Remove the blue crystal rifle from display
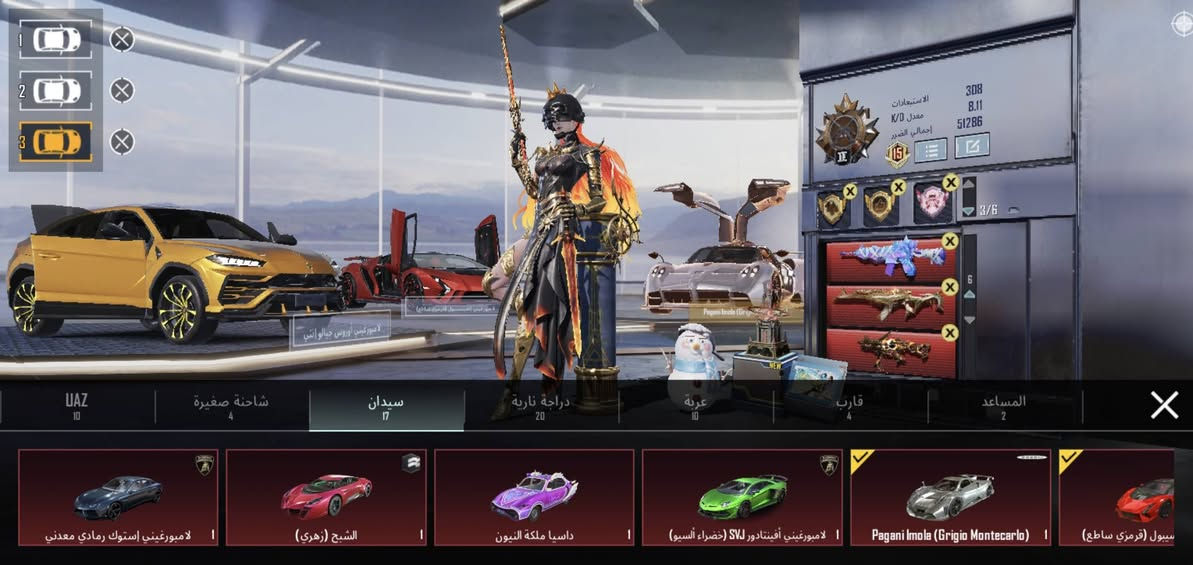 click(949, 241)
